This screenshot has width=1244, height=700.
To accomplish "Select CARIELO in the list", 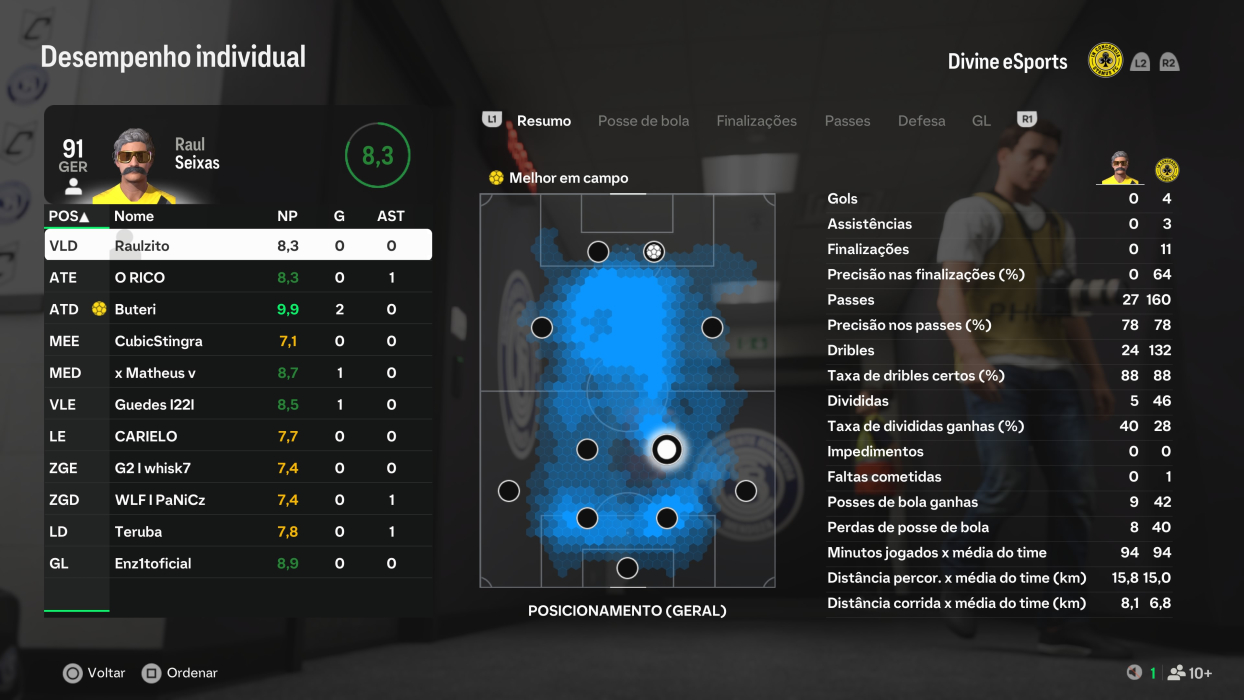I will (238, 436).
